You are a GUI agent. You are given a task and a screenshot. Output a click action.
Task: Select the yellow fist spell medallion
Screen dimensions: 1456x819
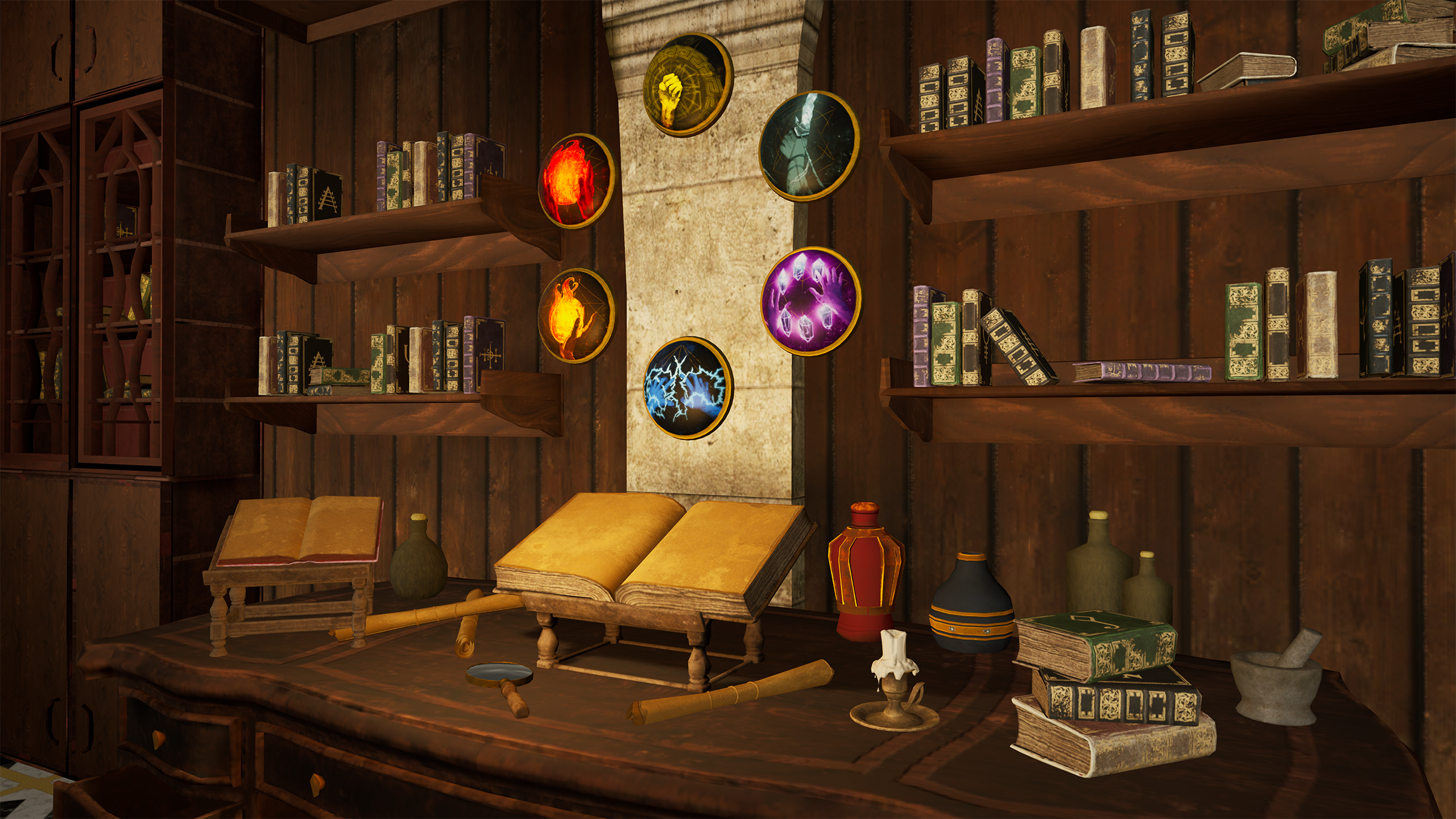point(688,85)
